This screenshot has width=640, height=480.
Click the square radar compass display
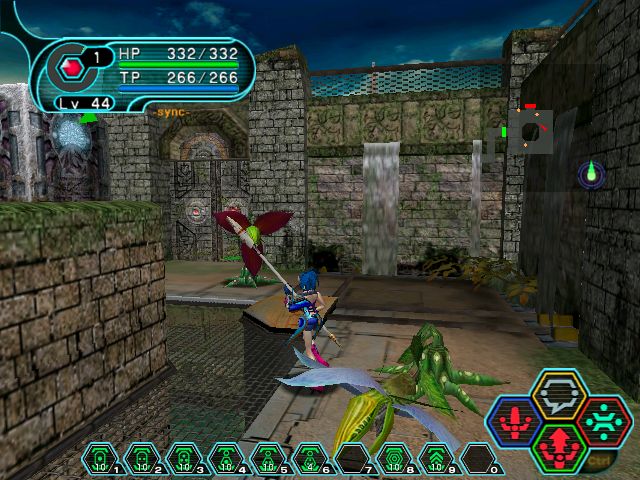[529, 131]
